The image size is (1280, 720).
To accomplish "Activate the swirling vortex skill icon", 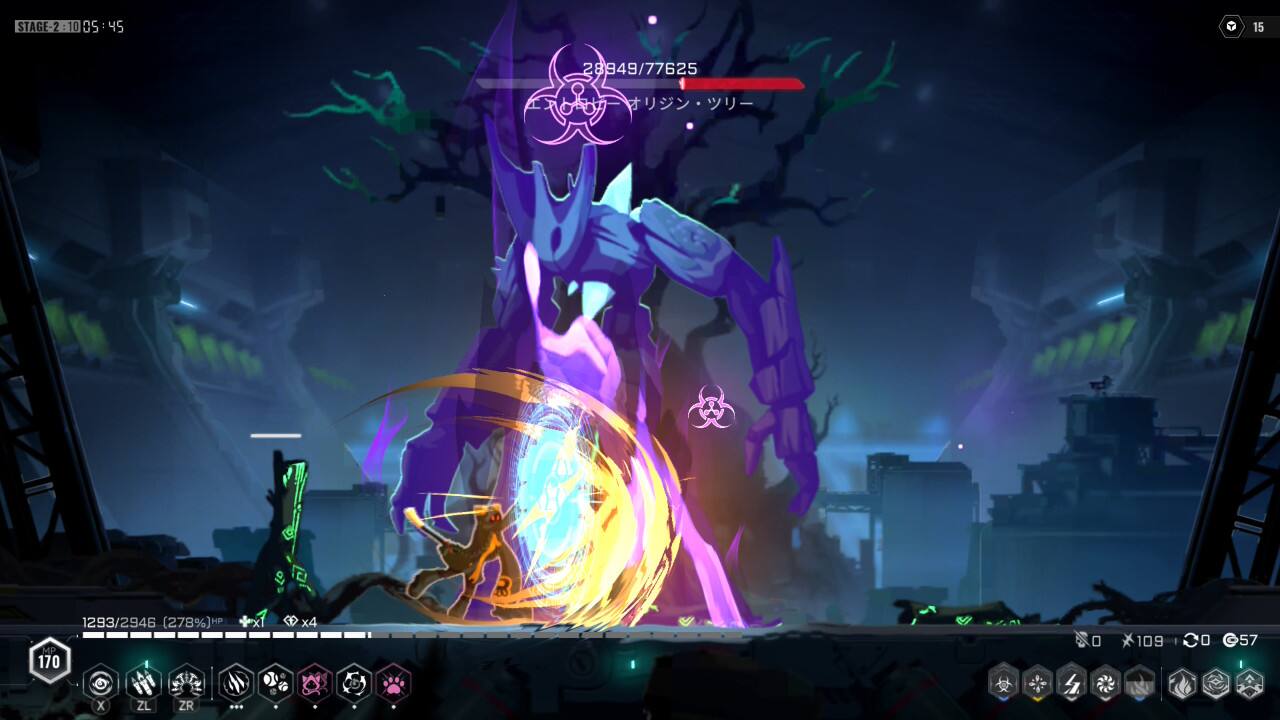I will (101, 682).
